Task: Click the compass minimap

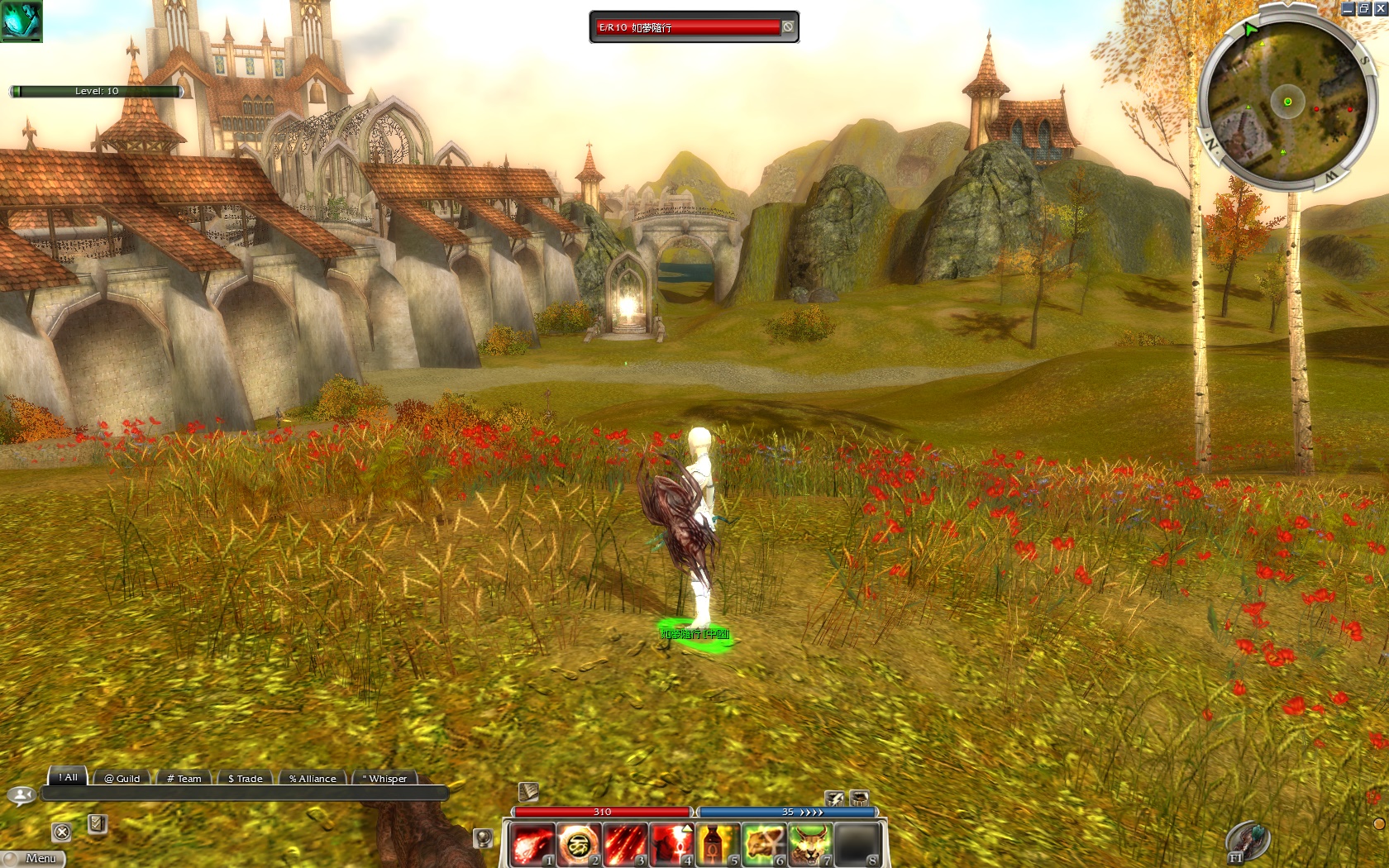Action: click(1286, 102)
